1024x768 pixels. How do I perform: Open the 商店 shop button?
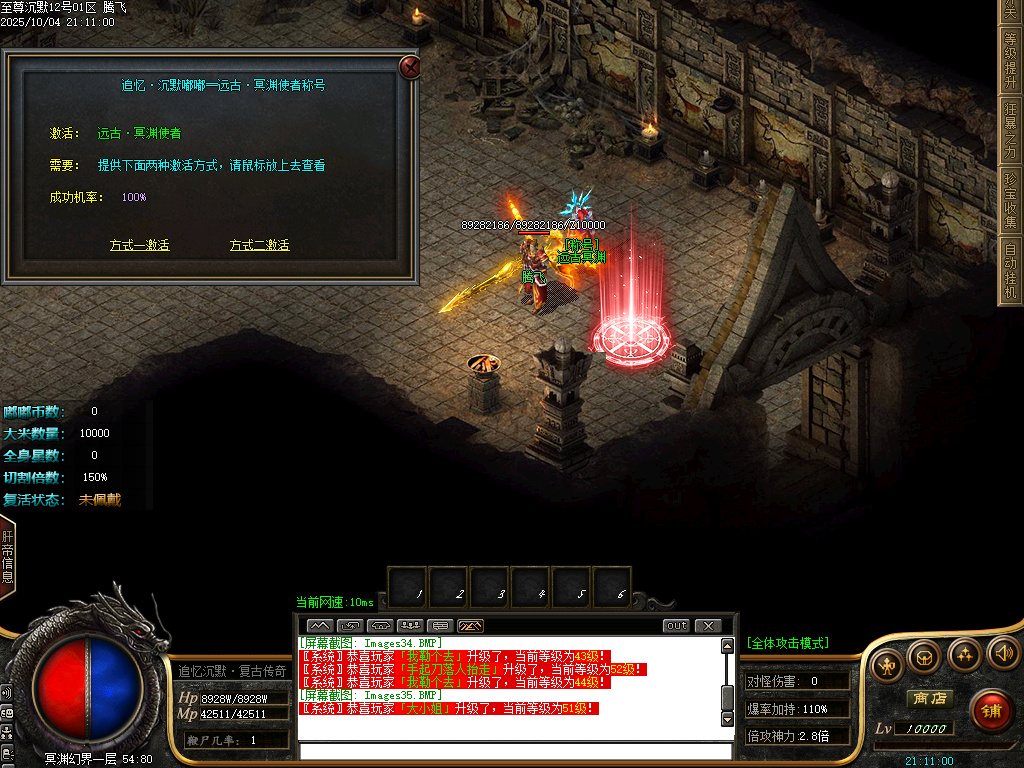[x=927, y=698]
